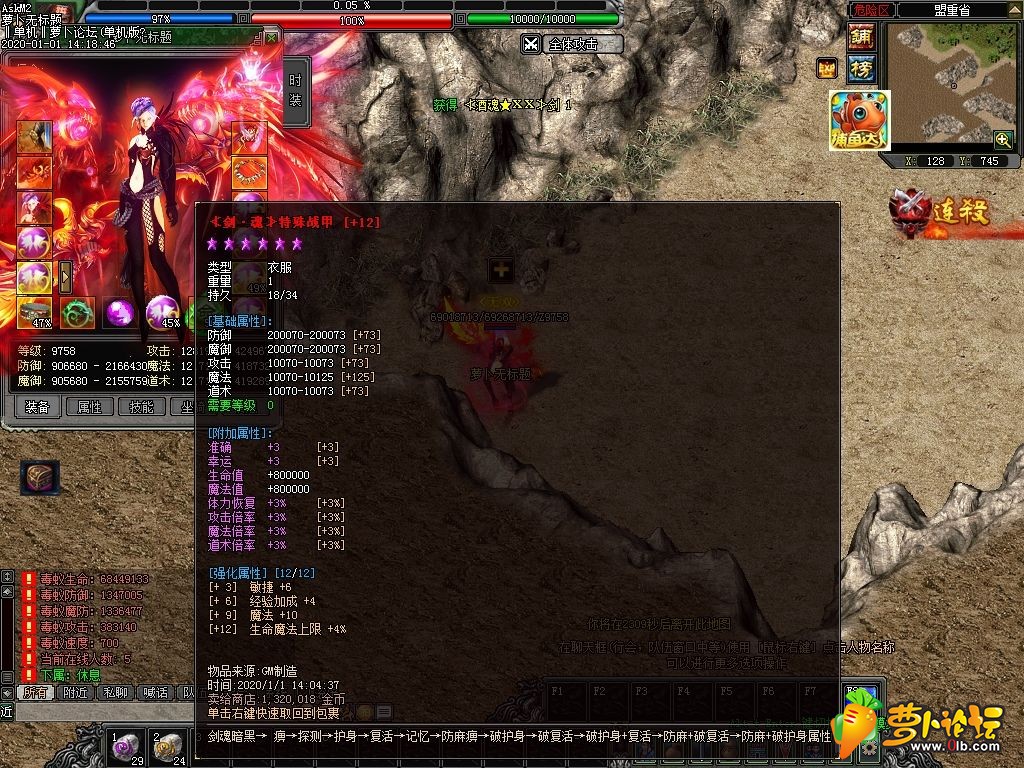Click the chat message input box
Image resolution: width=1024 pixels, height=768 pixels.
coord(100,711)
